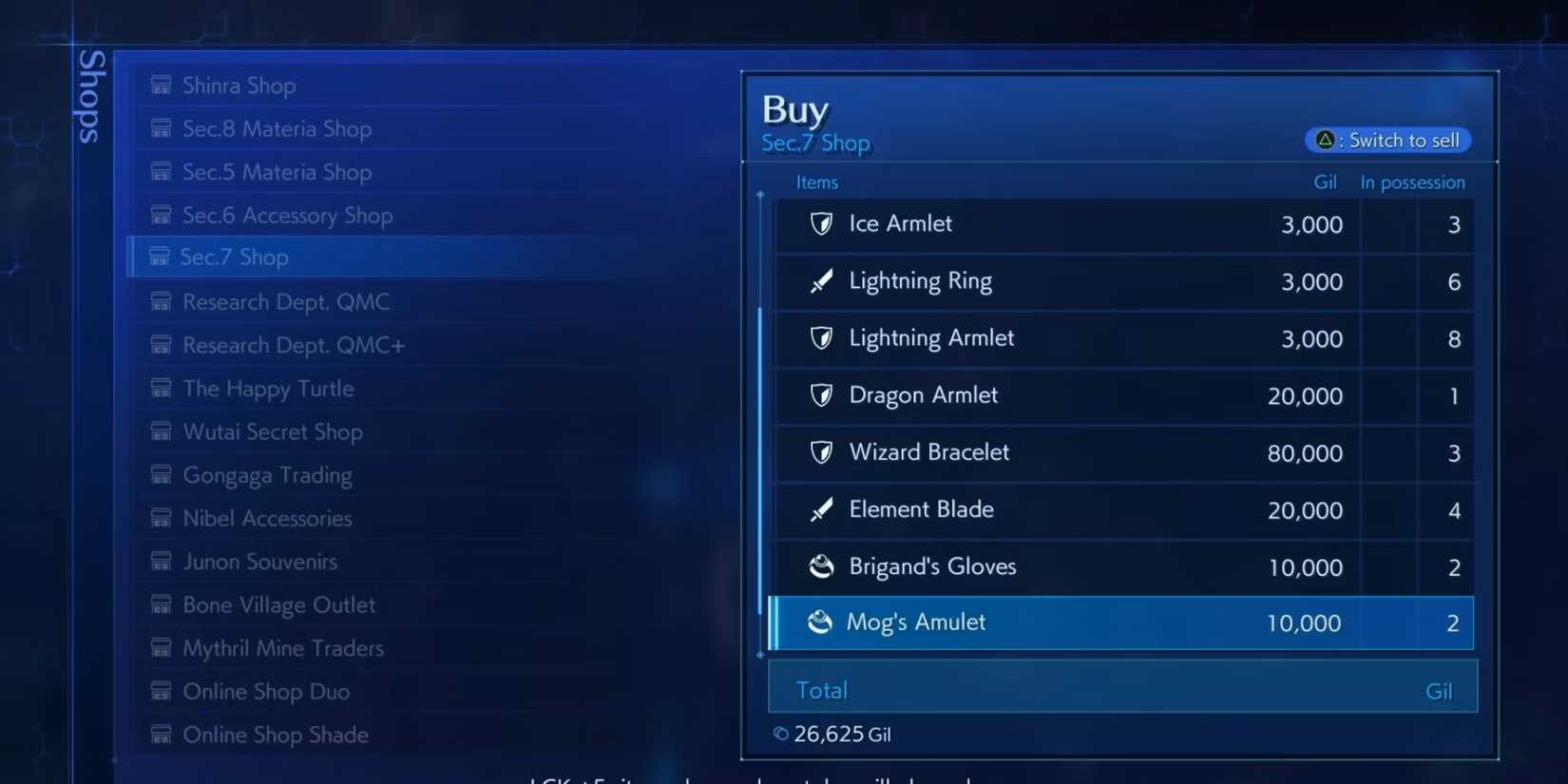Click the triangle button icon in sell prompt
The height and width of the screenshot is (784, 1568).
[1326, 140]
